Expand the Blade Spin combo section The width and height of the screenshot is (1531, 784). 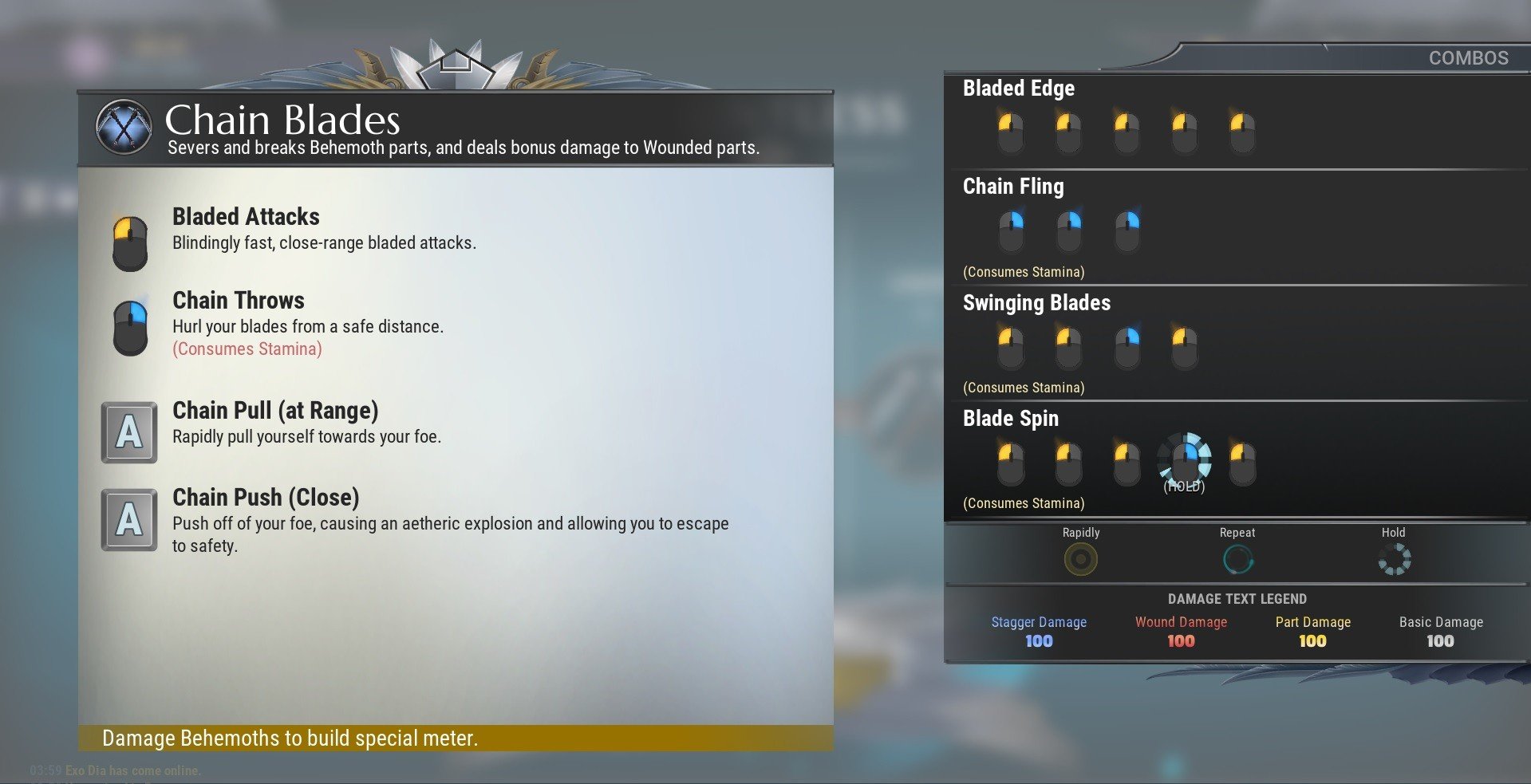[1010, 418]
